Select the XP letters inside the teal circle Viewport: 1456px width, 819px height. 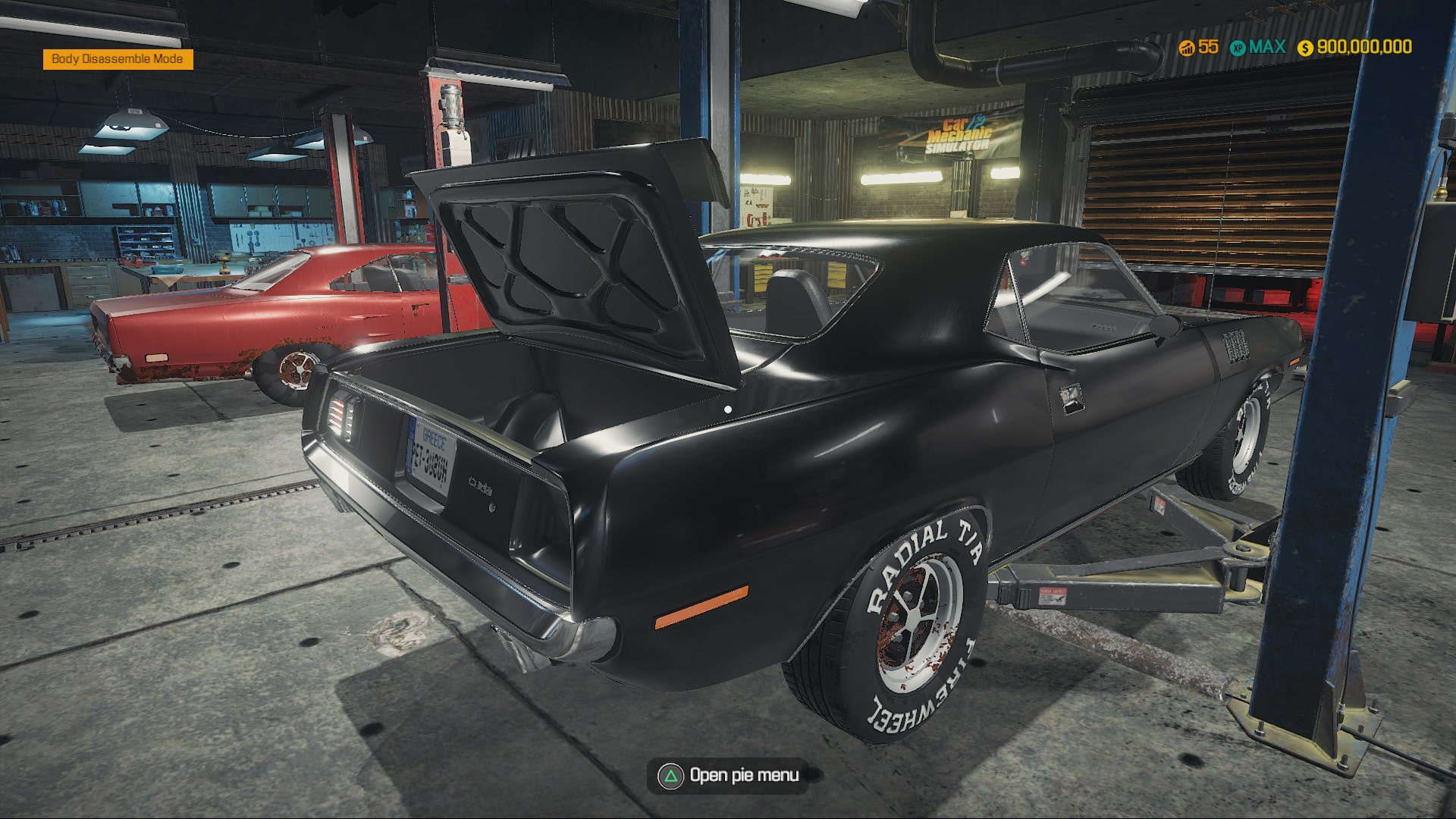coord(1238,48)
